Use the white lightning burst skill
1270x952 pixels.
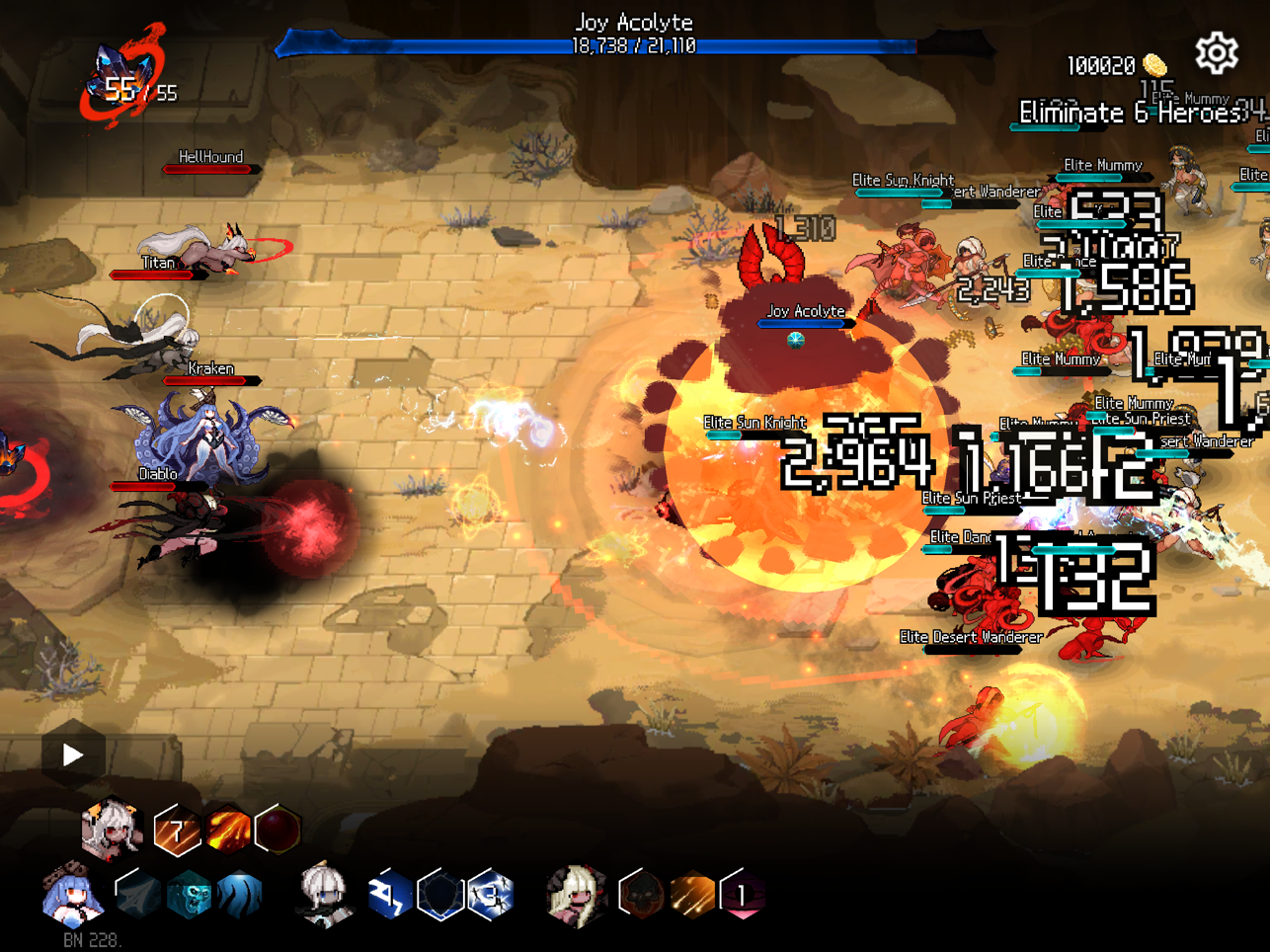491,896
